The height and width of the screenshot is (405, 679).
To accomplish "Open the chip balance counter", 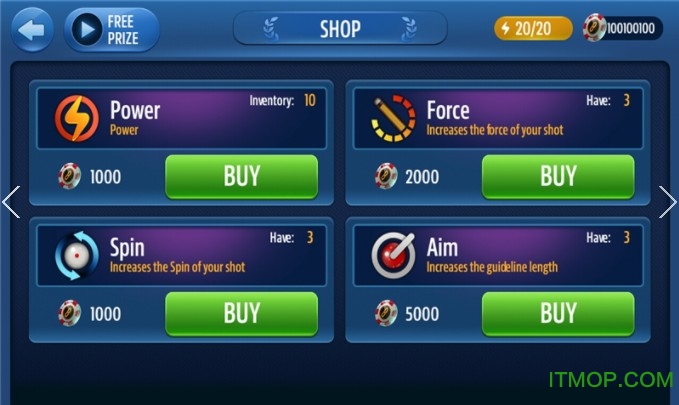I will click(622, 28).
